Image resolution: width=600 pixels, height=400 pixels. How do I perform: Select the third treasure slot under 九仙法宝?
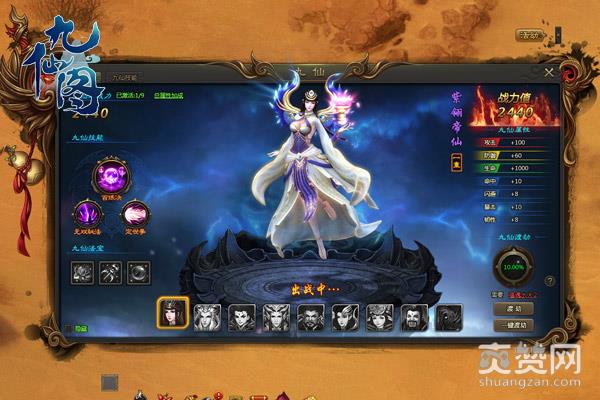pyautogui.click(x=138, y=269)
